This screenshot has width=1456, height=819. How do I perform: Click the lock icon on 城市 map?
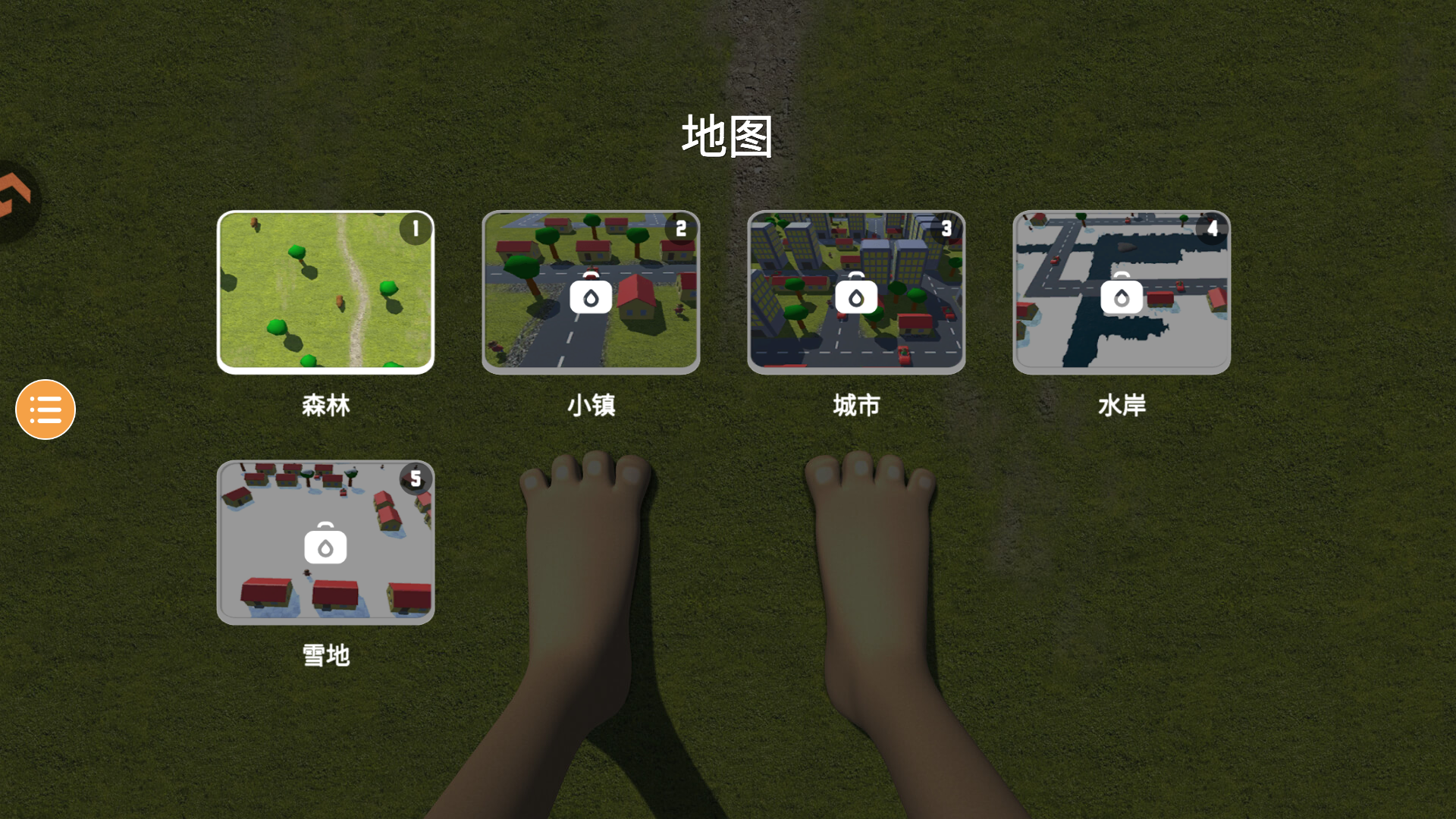[x=856, y=296]
